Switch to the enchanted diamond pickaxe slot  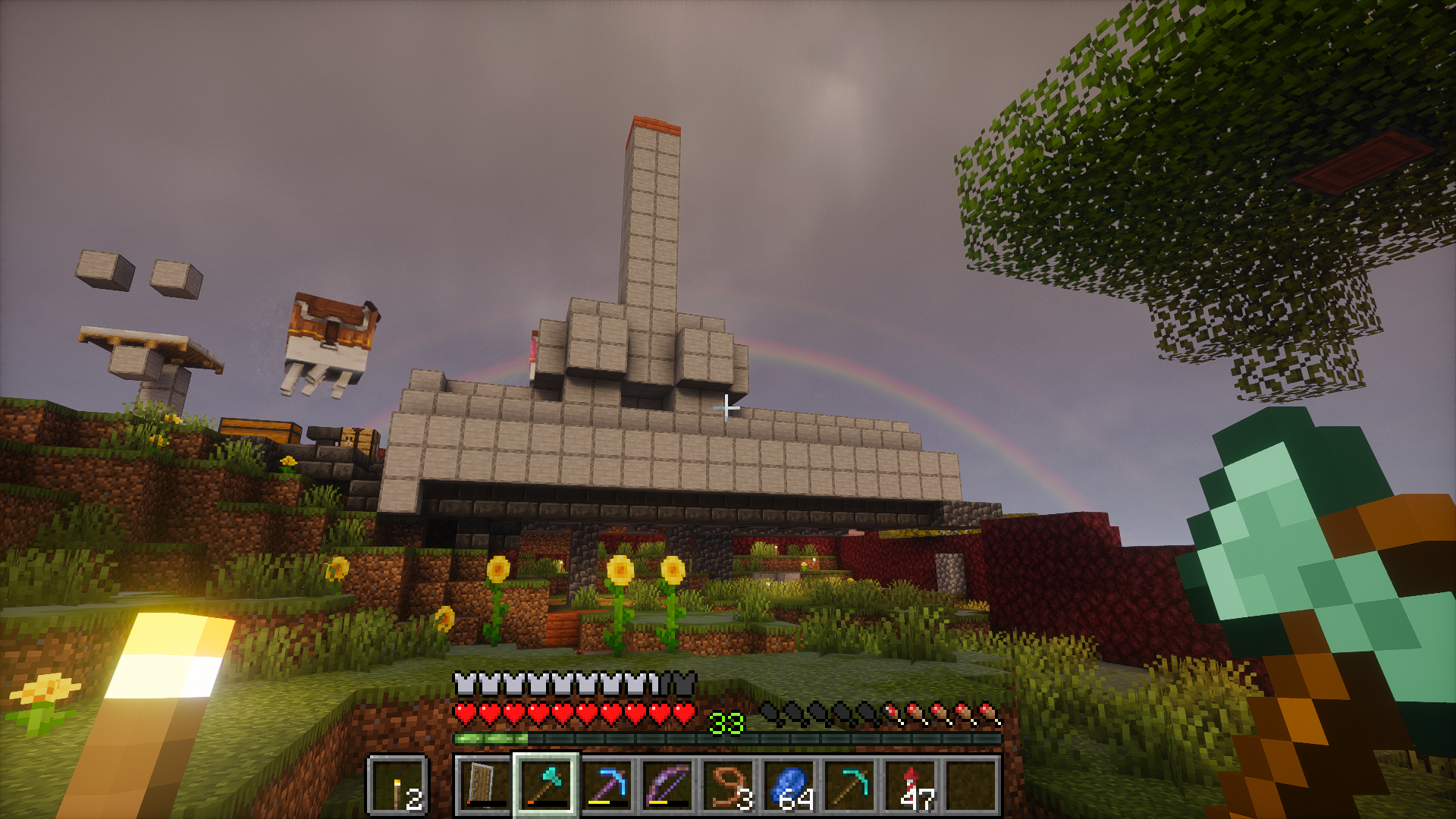[607, 786]
